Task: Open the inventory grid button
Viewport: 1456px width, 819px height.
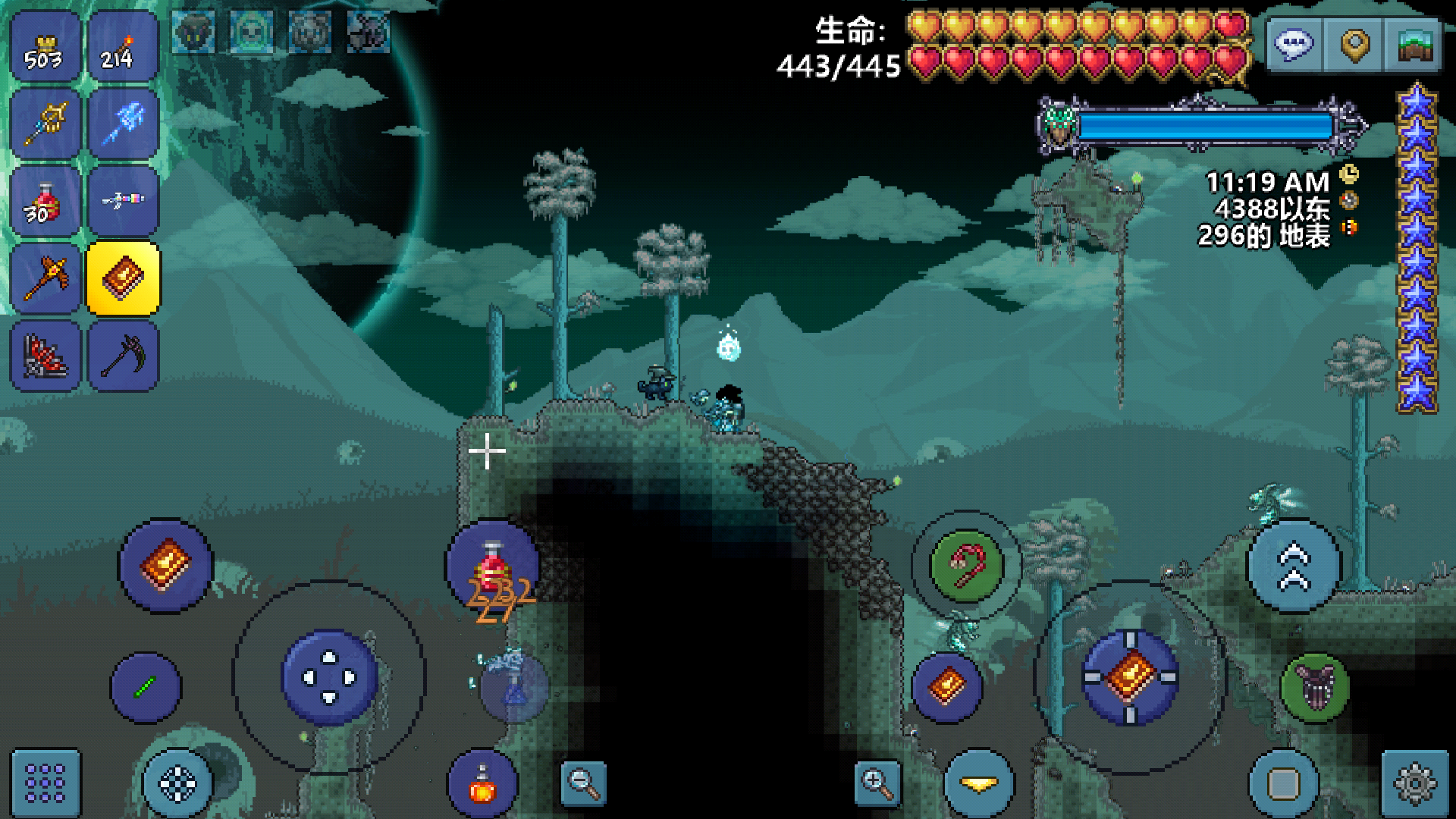Action: point(45,783)
